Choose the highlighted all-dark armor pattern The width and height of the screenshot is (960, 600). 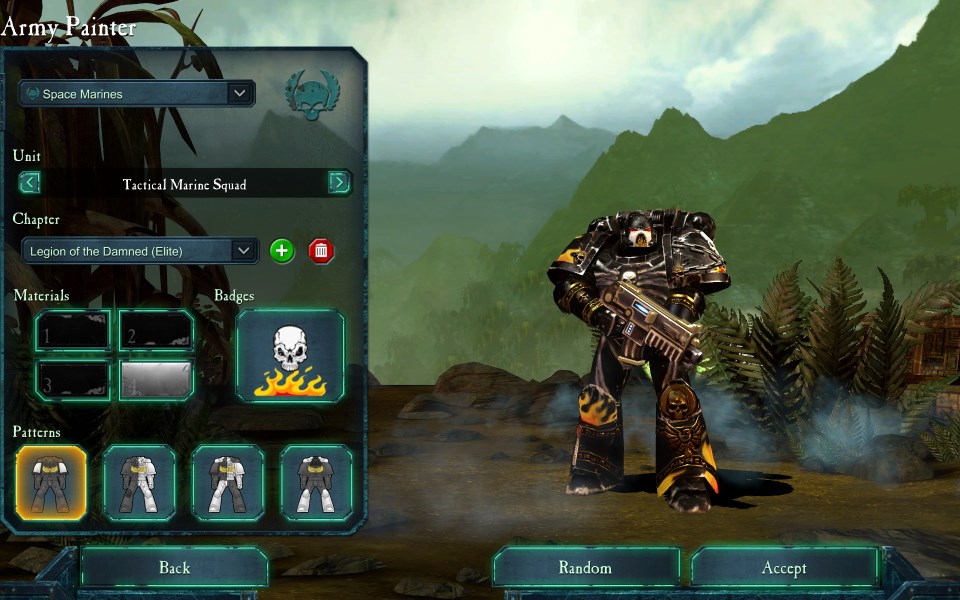52,483
